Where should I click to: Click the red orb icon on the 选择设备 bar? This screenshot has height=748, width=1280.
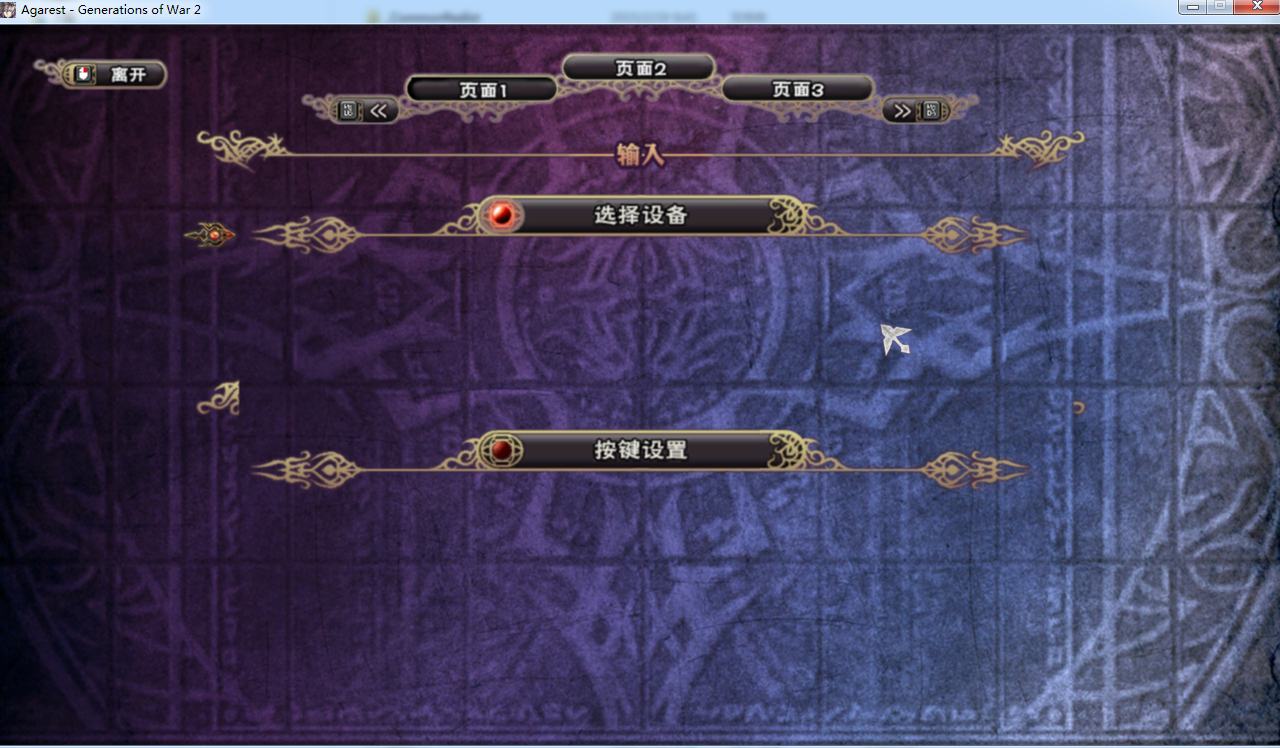tap(503, 214)
